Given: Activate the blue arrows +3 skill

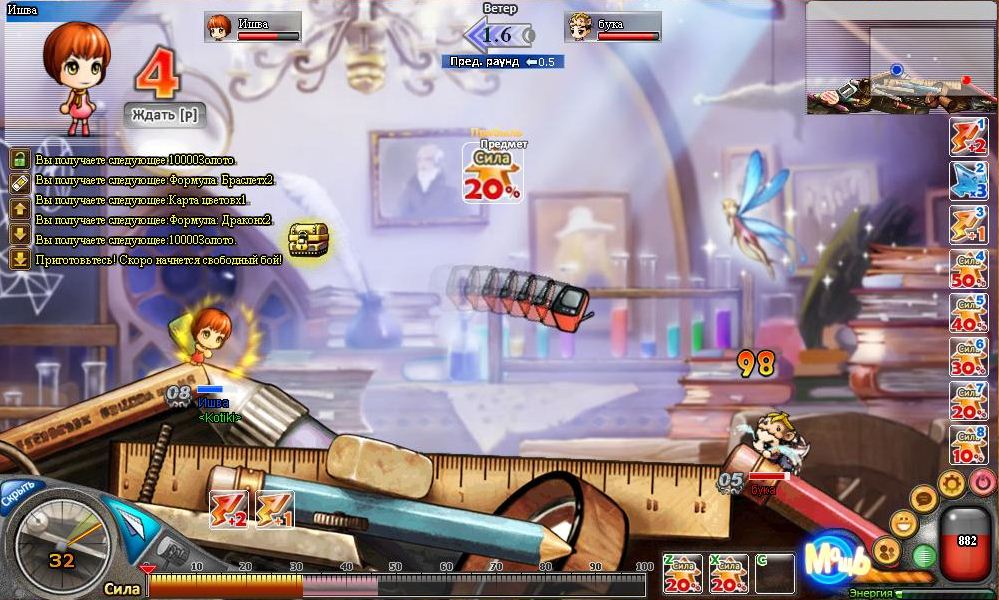Looking at the screenshot, I should tap(968, 181).
